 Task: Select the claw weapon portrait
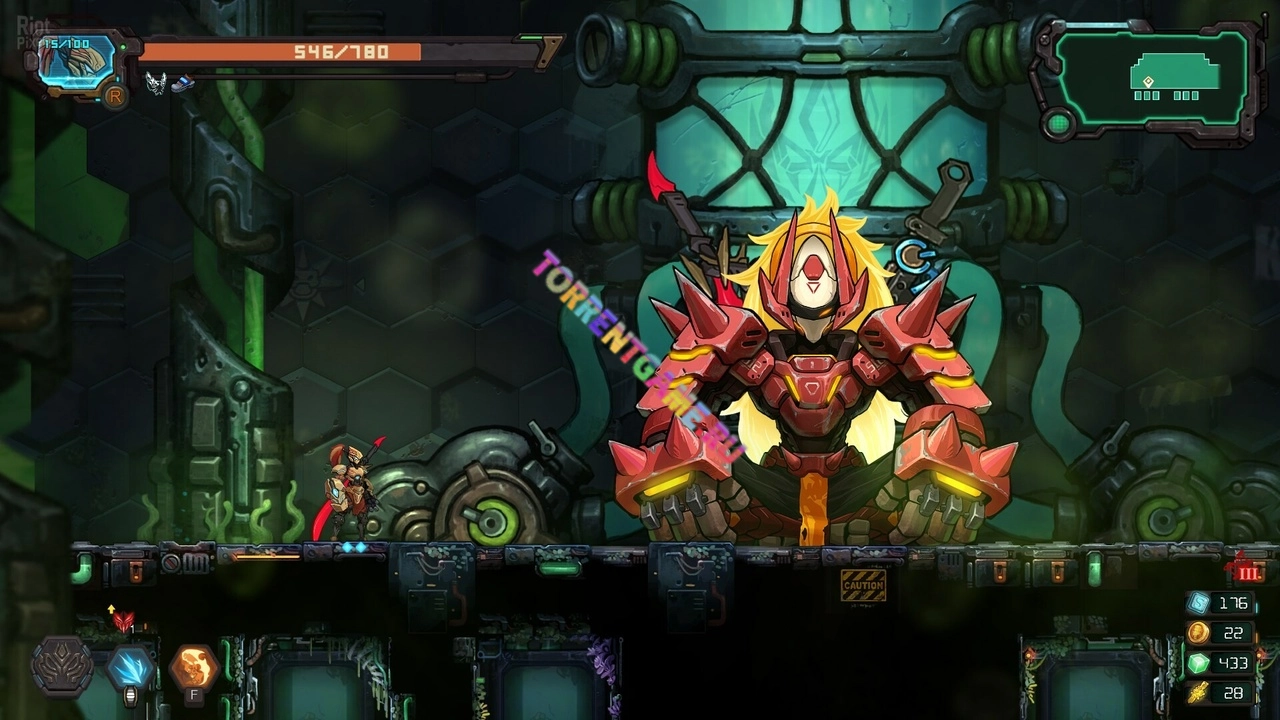tap(77, 62)
